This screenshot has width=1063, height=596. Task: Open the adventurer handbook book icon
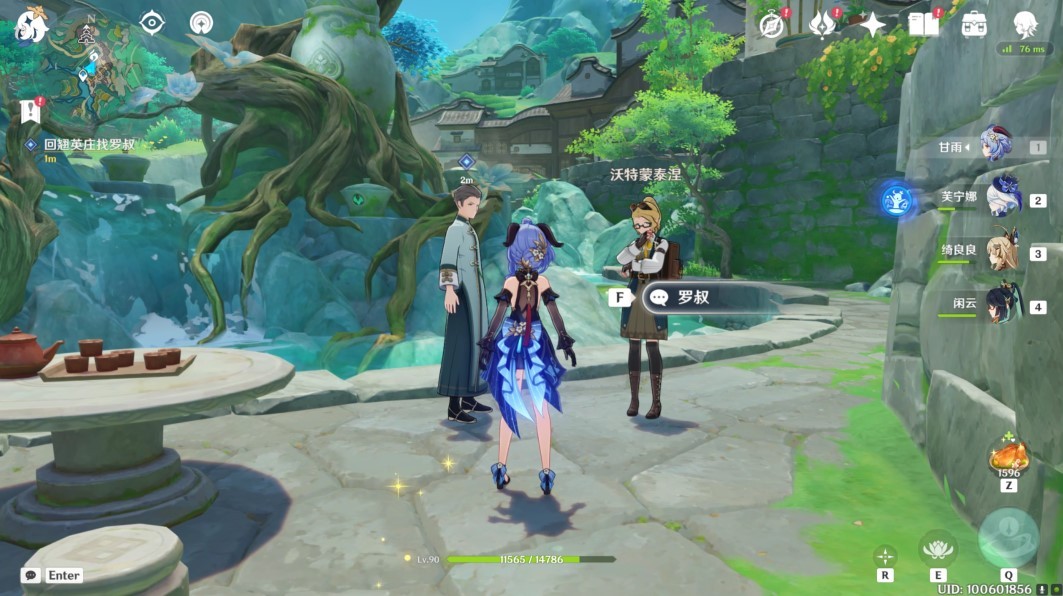(x=923, y=25)
